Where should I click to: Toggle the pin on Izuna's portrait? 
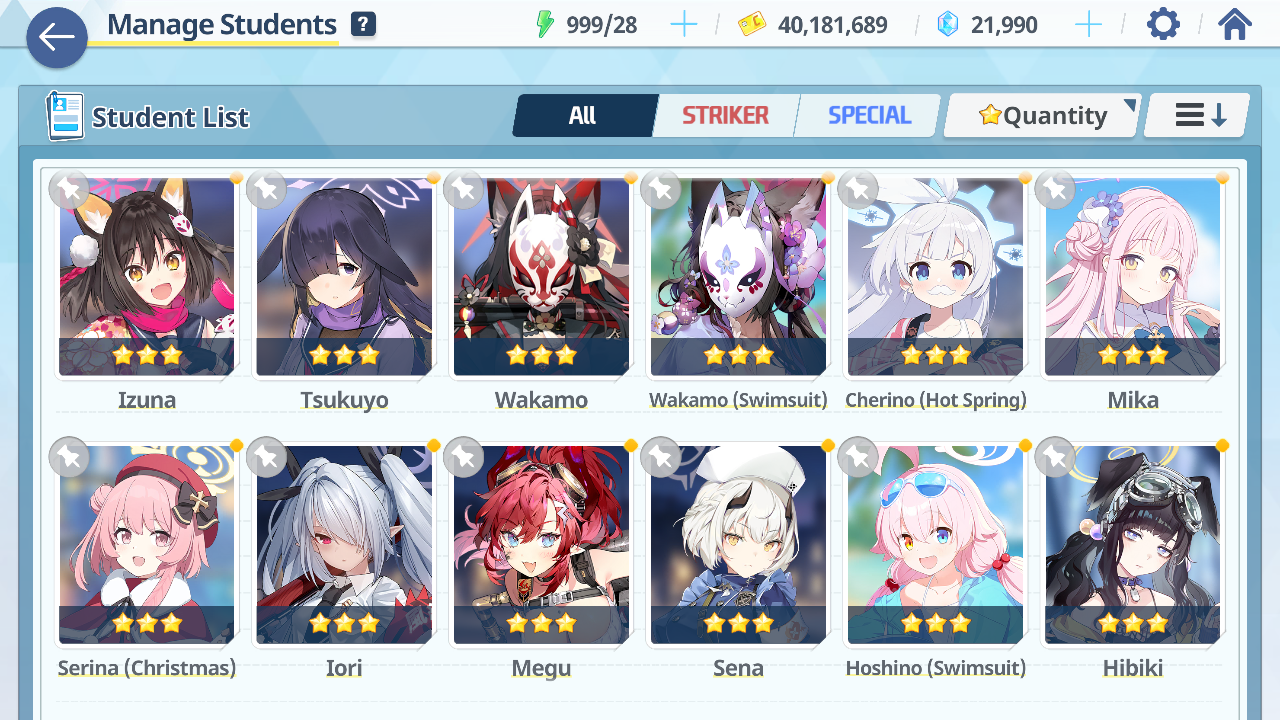click(x=69, y=189)
